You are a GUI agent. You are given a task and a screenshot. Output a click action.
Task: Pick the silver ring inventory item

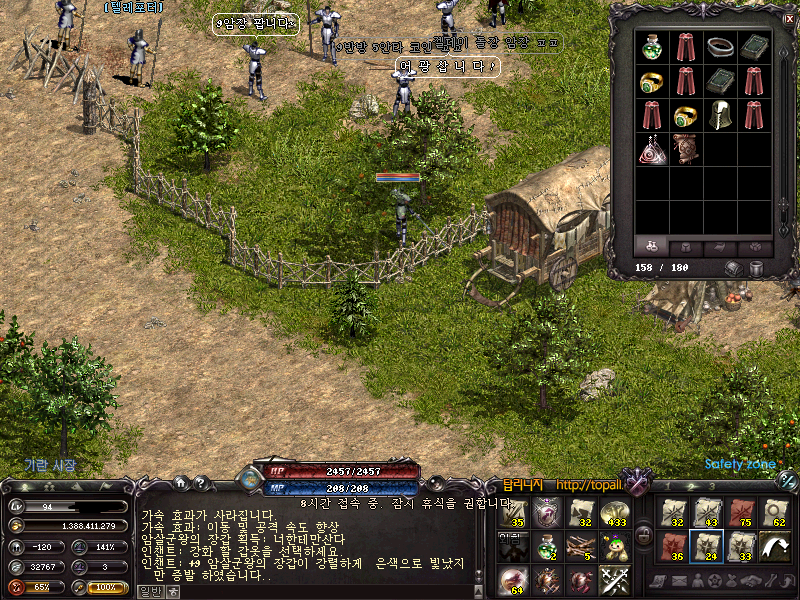point(720,47)
